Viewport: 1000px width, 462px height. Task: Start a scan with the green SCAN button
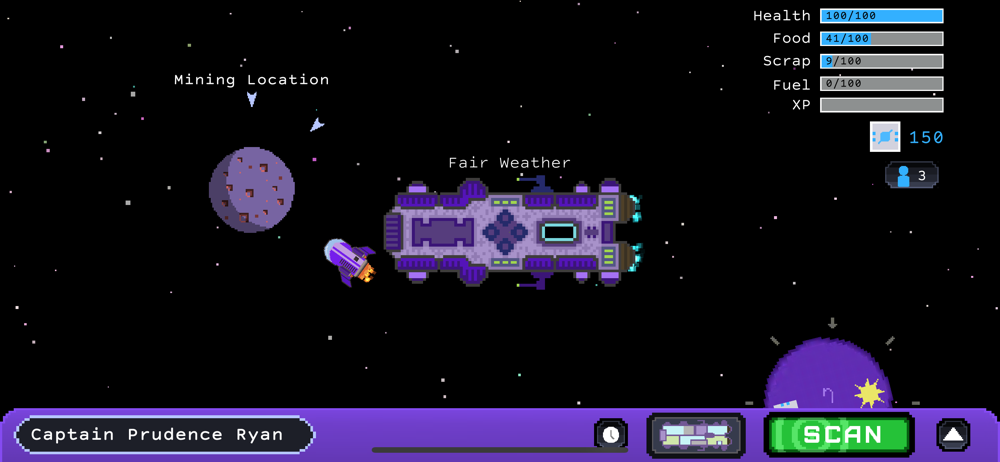tap(839, 435)
